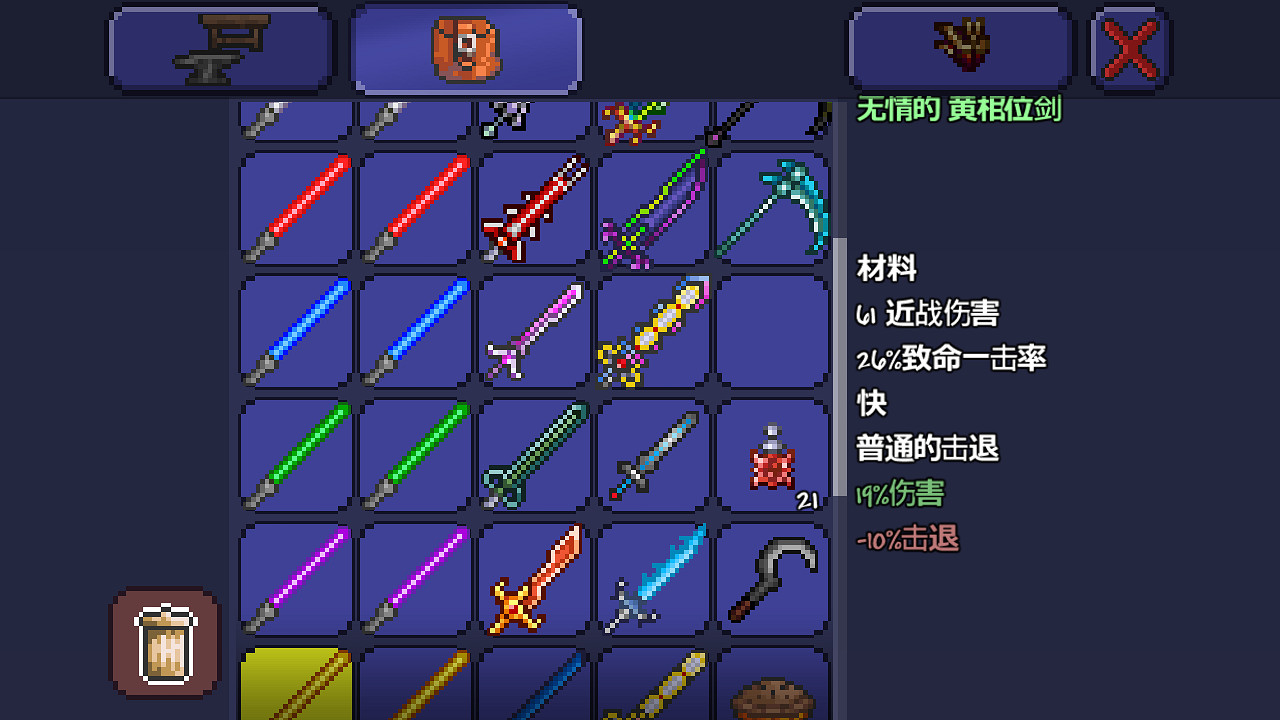The height and width of the screenshot is (720, 1280).
Task: Select the Fiery Greatsword
Action: click(533, 580)
